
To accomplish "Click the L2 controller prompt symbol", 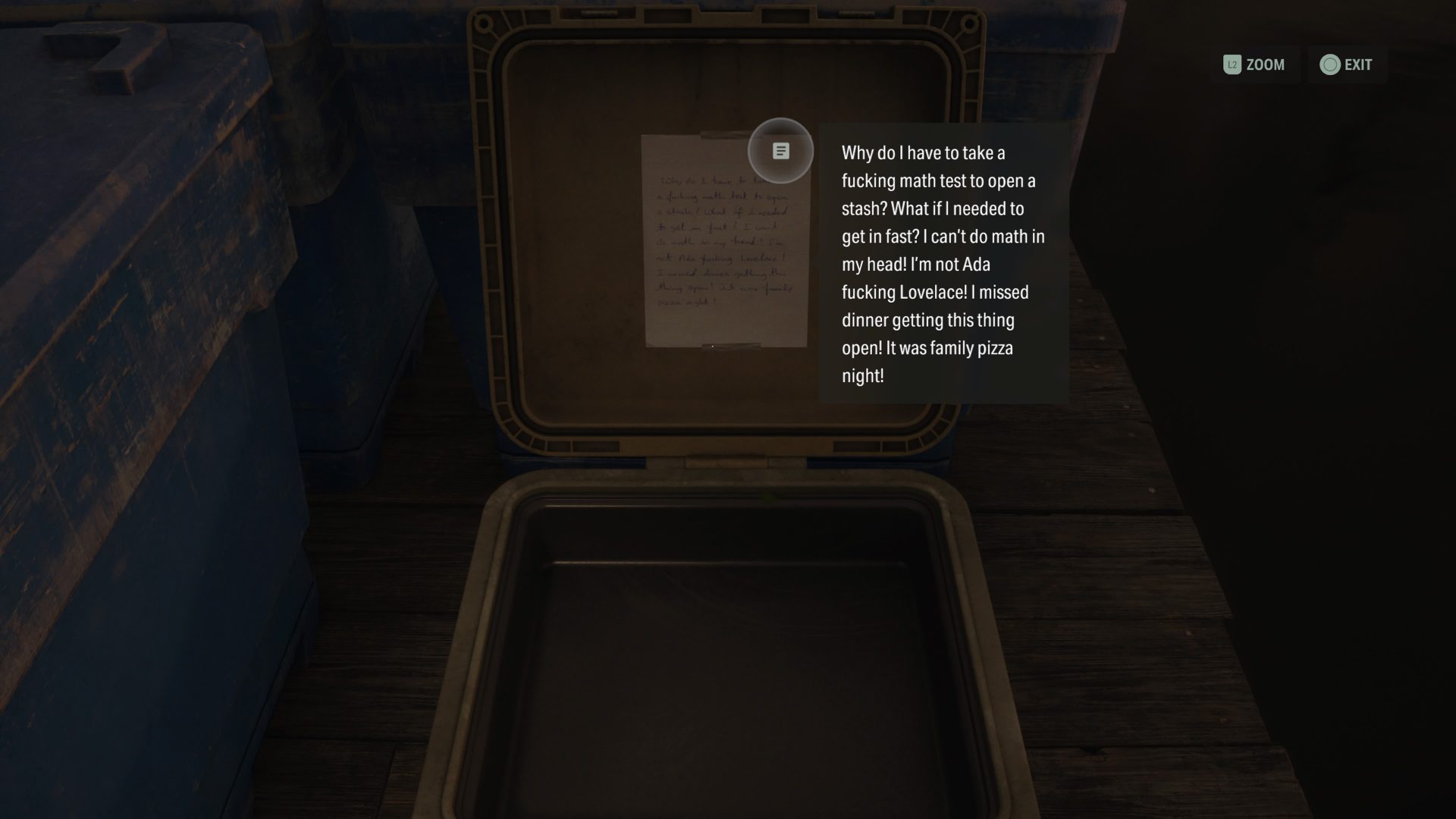I will 1232,64.
